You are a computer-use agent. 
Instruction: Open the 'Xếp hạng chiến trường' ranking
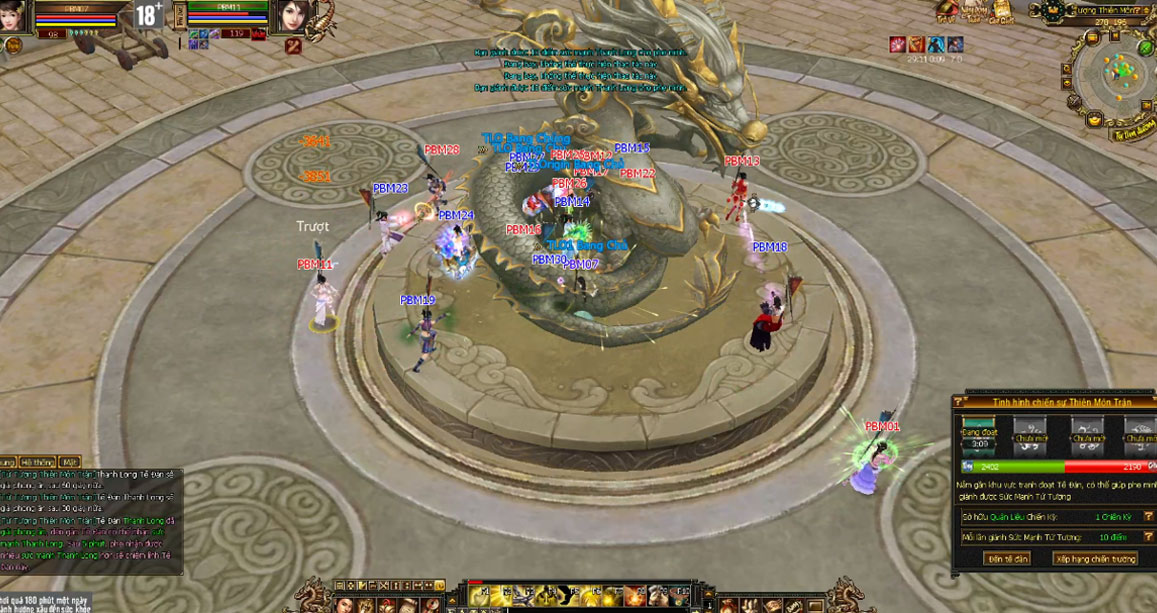[1094, 558]
